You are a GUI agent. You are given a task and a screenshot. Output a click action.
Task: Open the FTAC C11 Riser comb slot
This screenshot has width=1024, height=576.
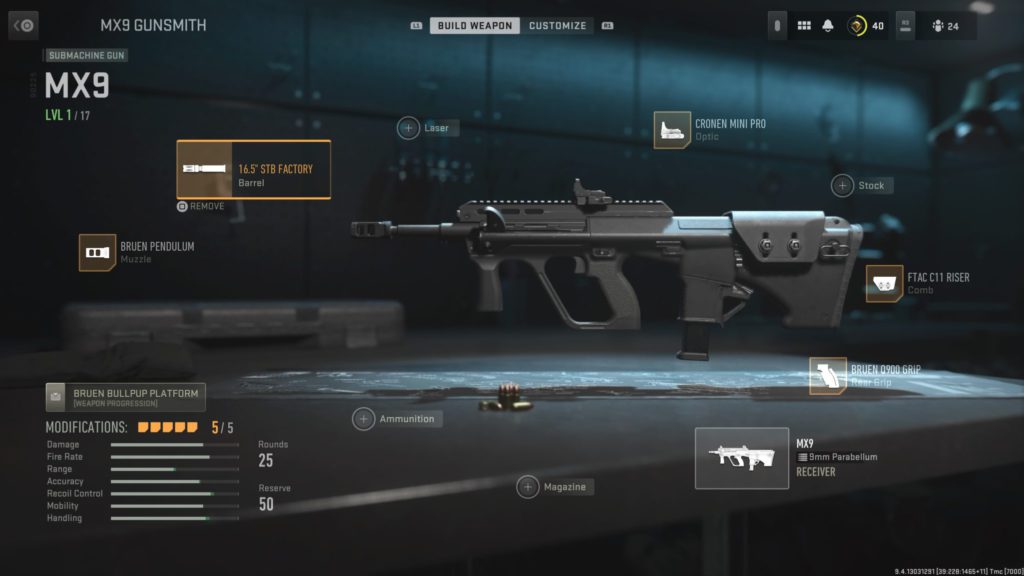[x=884, y=284]
